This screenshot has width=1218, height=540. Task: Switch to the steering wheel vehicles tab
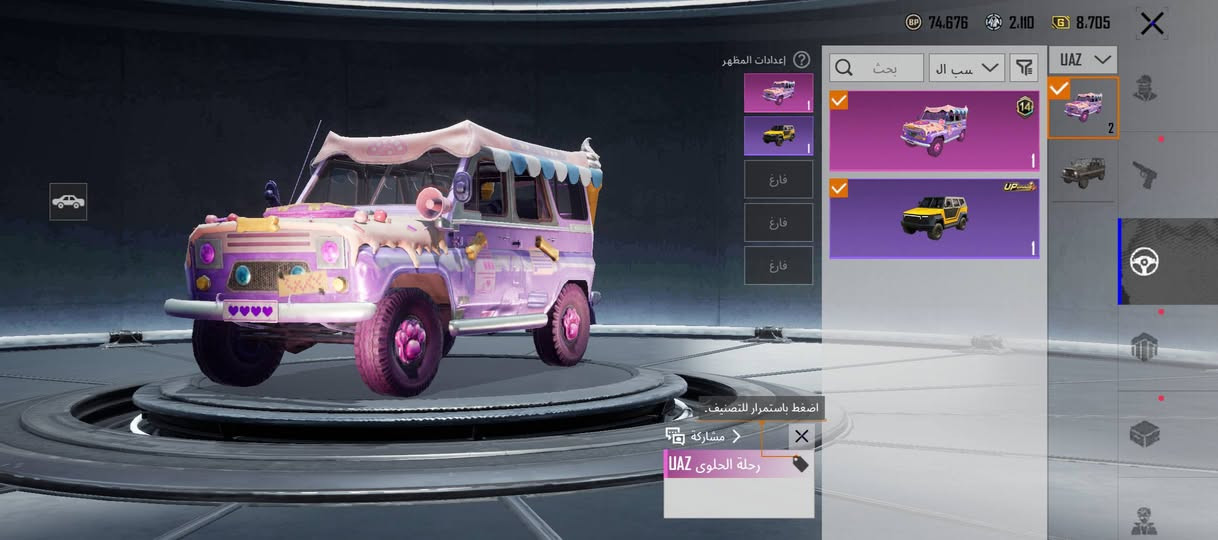click(1144, 262)
